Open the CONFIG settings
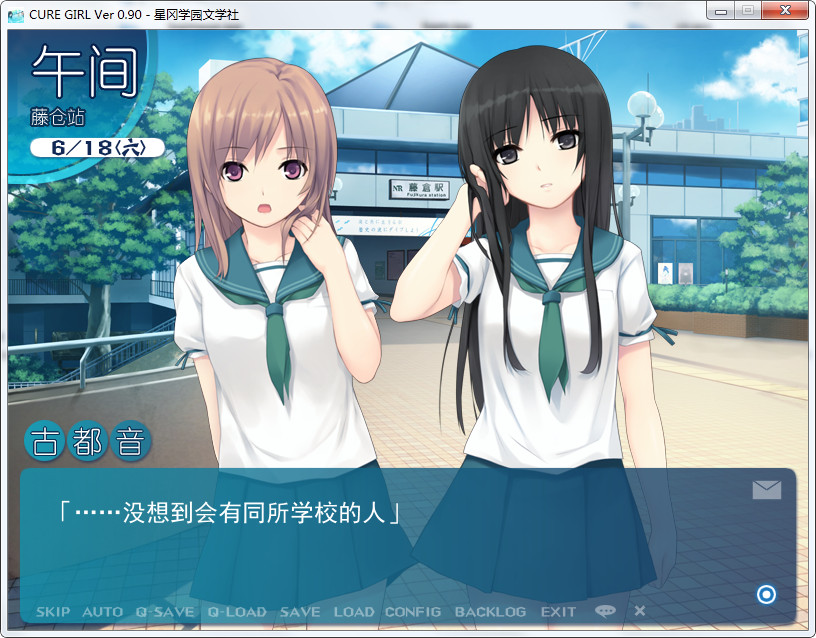Viewport: 816px width, 638px height. click(x=413, y=611)
